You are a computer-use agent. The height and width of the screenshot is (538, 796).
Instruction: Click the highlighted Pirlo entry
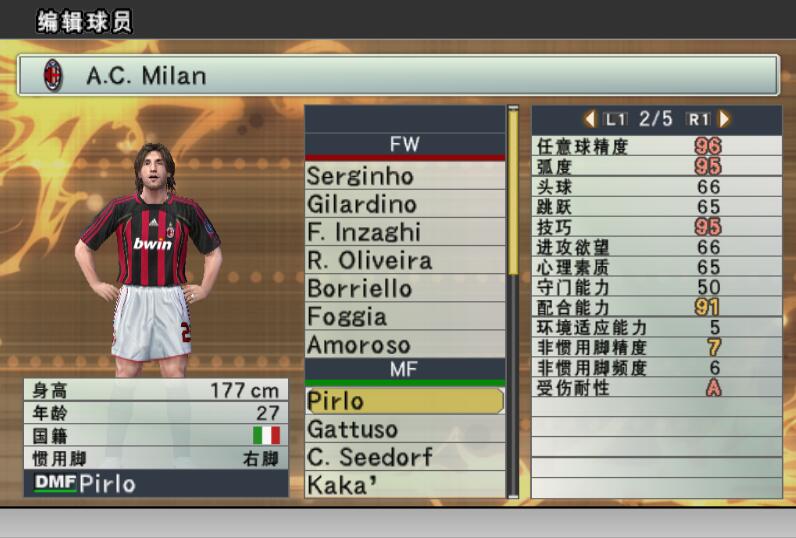(x=405, y=401)
